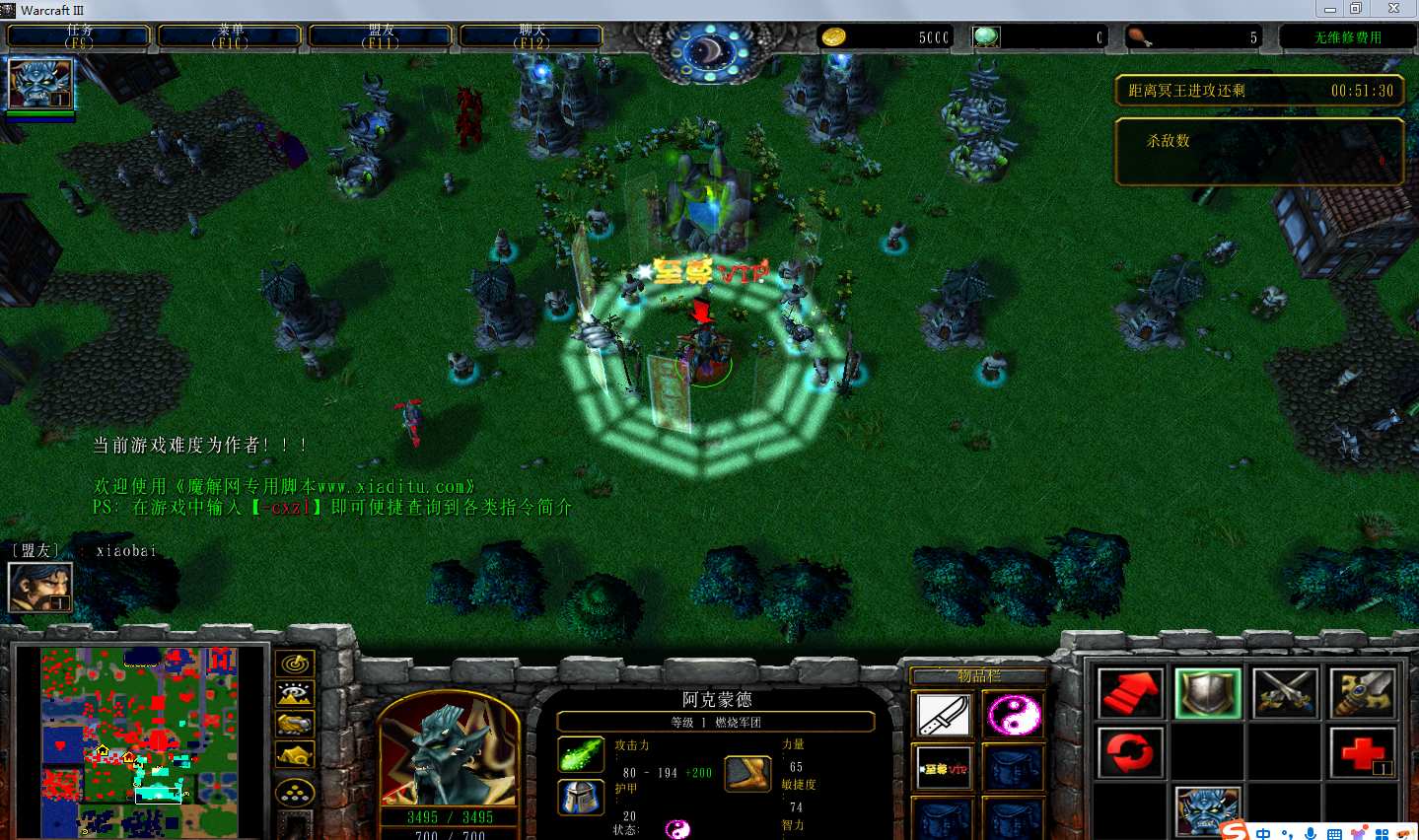Select the 至尊VIP inventory item
The image size is (1419, 840).
(944, 768)
